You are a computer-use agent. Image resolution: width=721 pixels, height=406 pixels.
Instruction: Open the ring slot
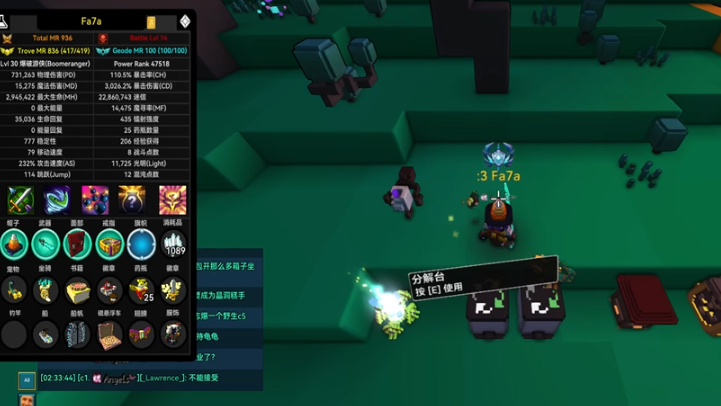click(x=110, y=244)
